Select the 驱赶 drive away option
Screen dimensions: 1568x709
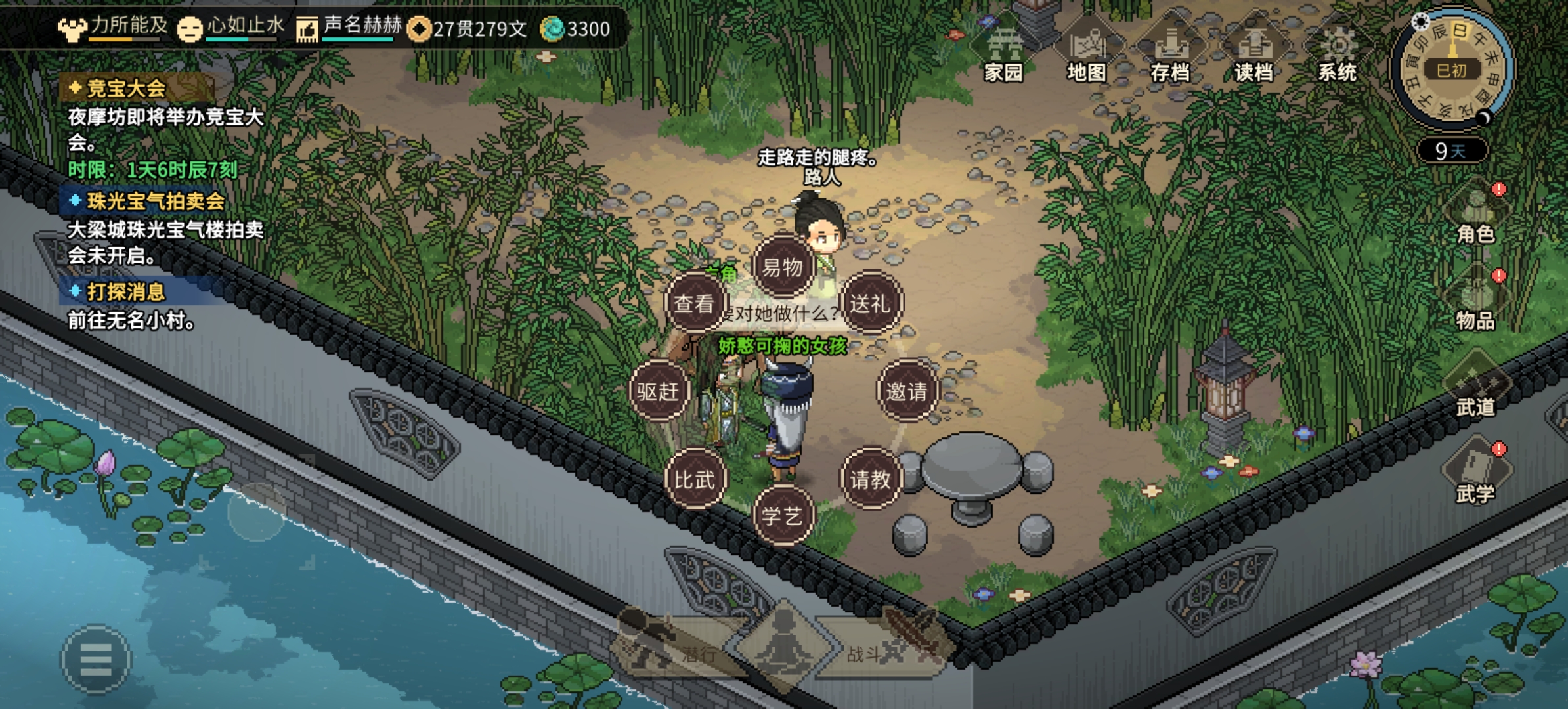pos(658,391)
